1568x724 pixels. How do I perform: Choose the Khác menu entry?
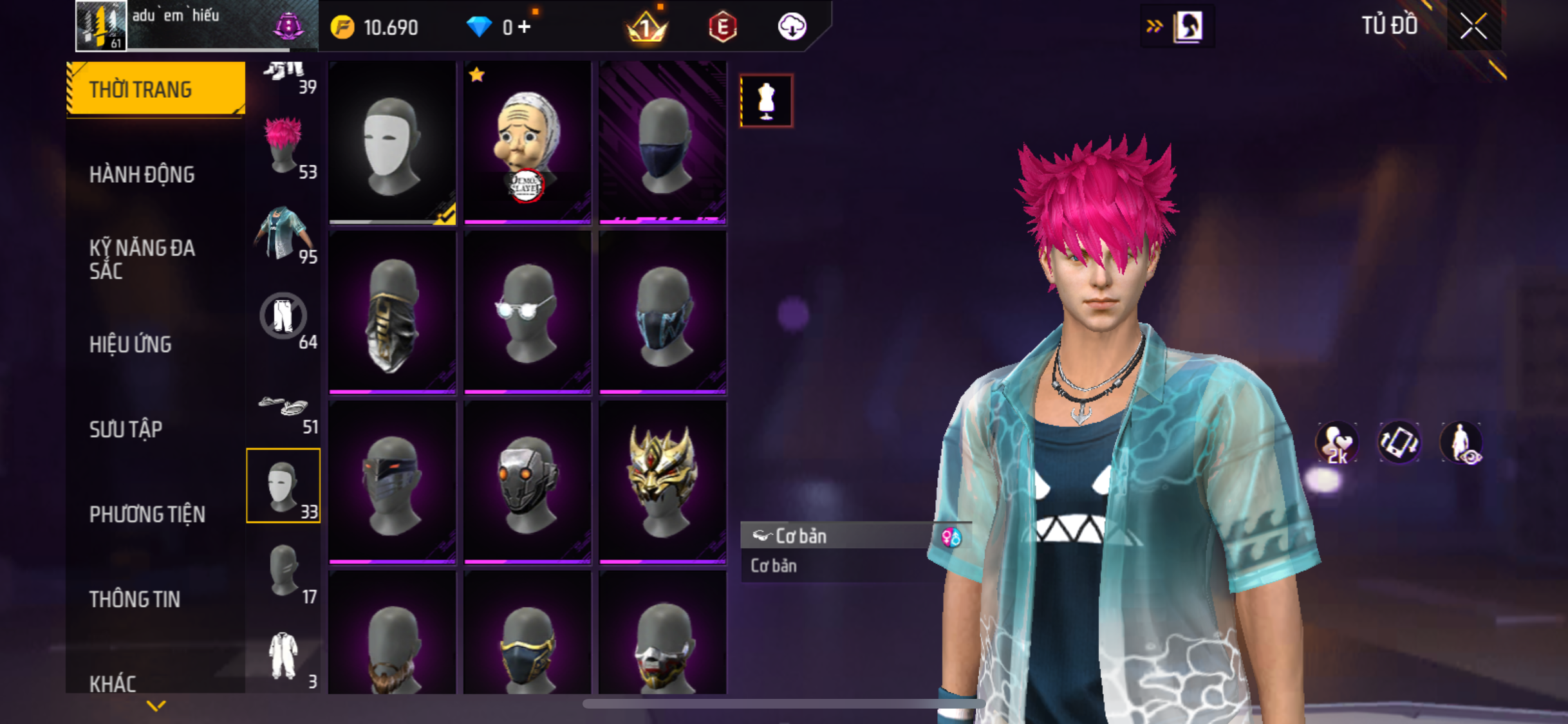113,683
